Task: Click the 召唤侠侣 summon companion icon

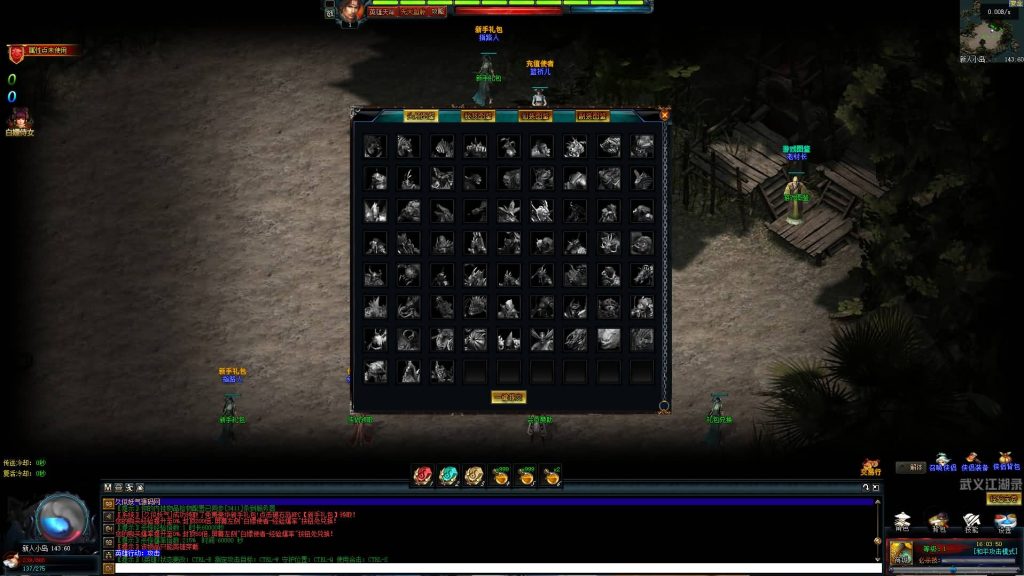Action: point(942,461)
